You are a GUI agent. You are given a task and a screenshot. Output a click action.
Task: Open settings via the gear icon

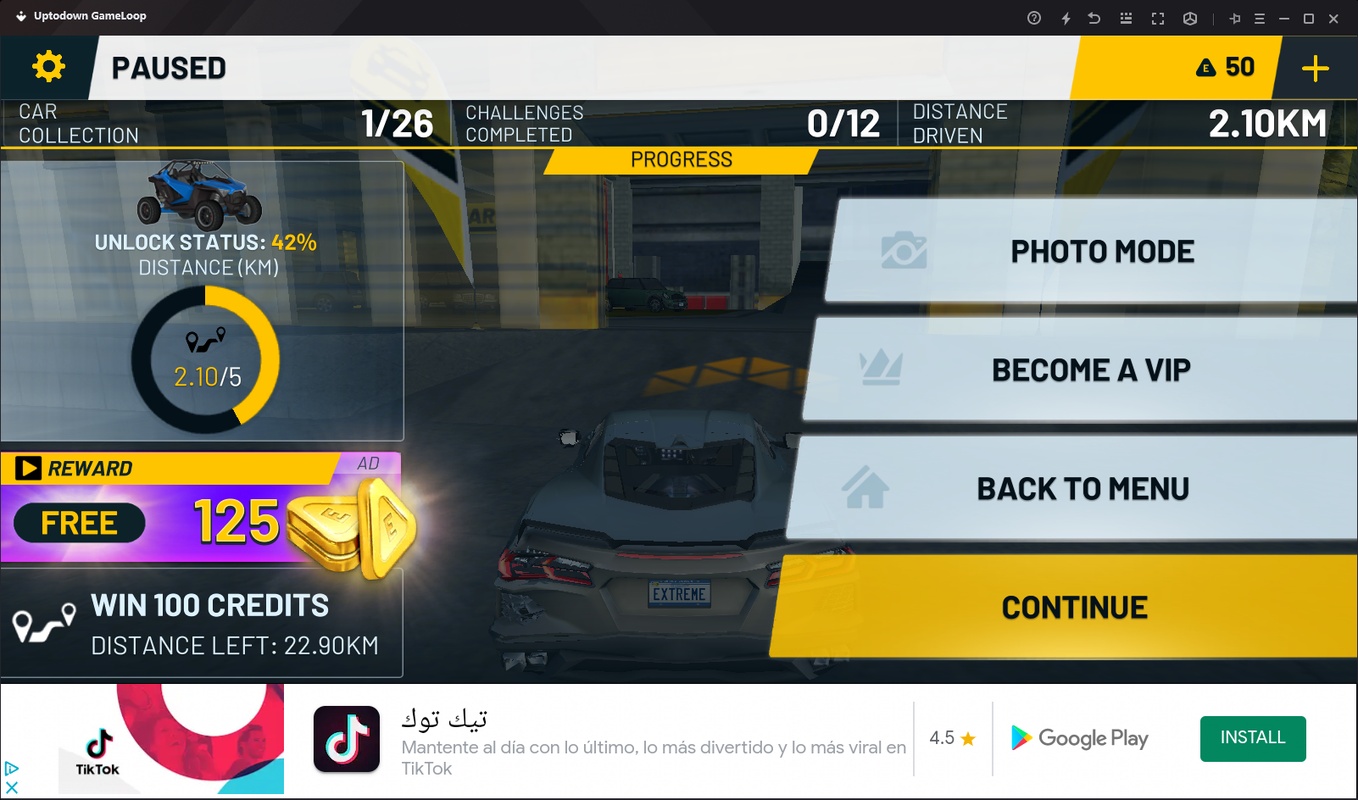point(48,67)
